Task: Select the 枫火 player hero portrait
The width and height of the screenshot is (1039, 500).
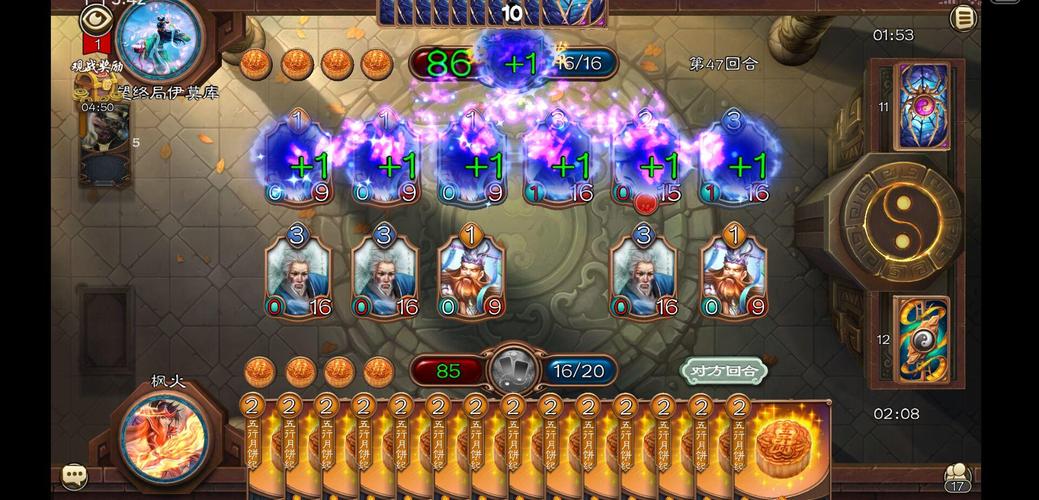Action: click(165, 435)
